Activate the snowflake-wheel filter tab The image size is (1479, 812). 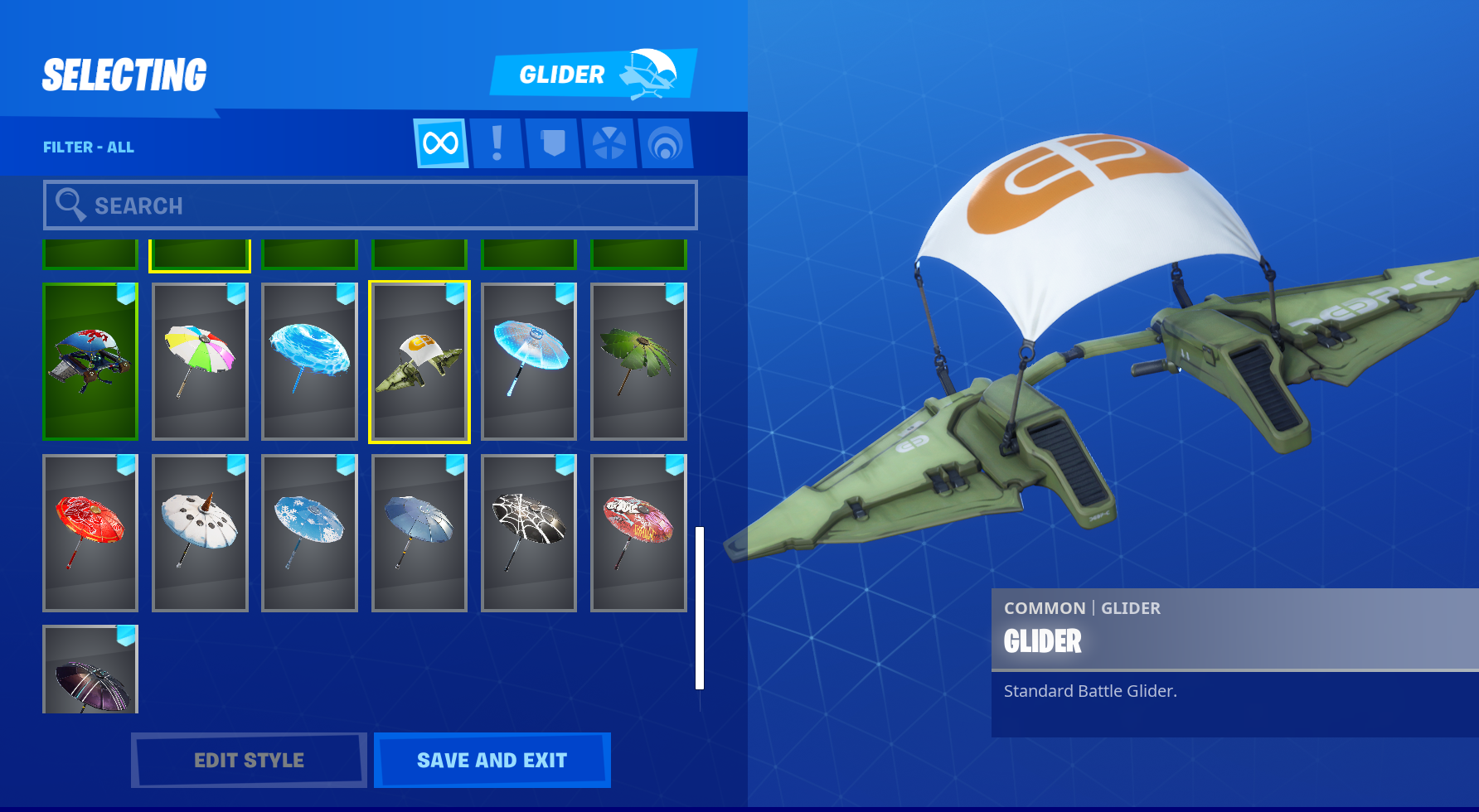point(609,143)
